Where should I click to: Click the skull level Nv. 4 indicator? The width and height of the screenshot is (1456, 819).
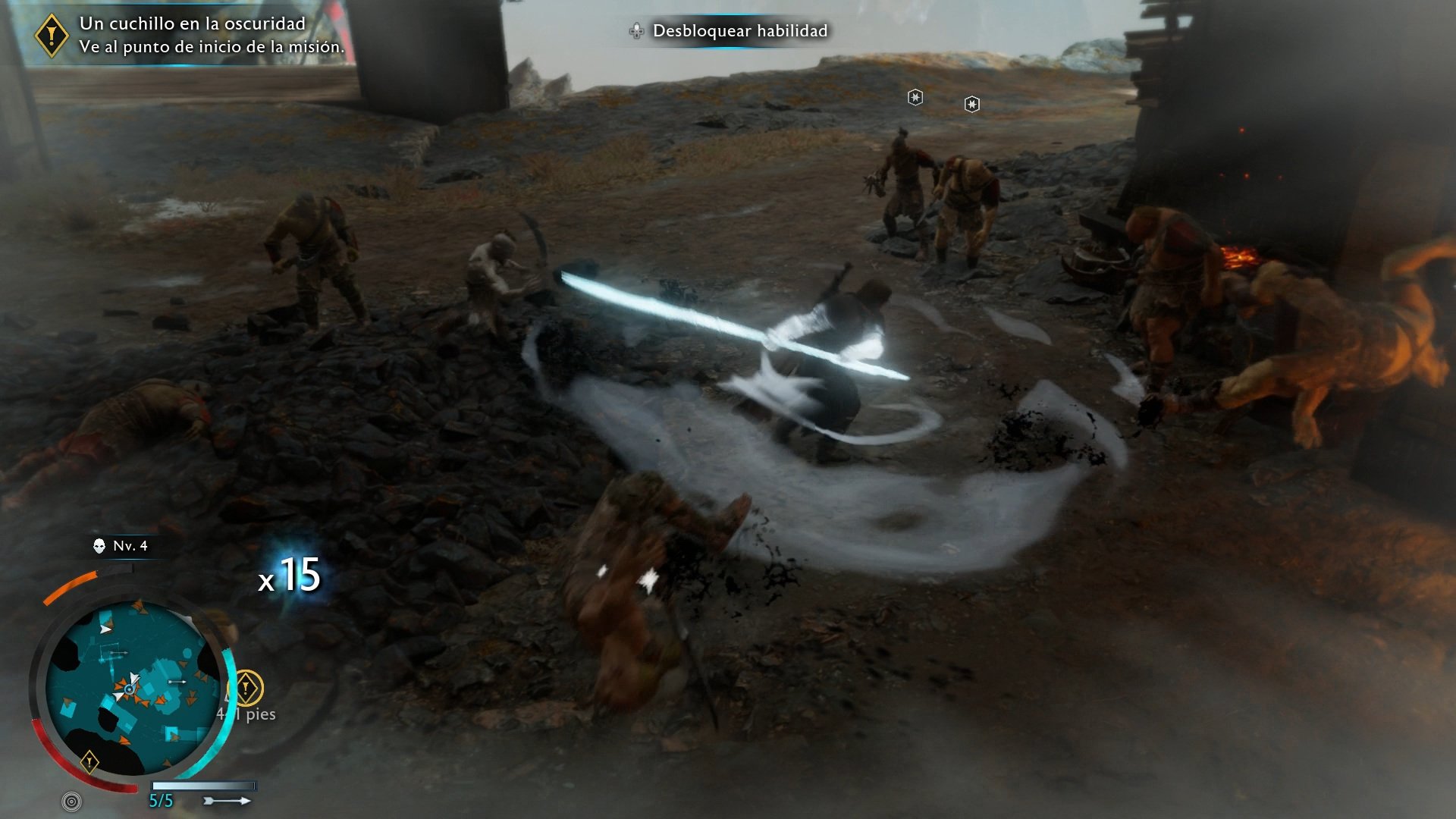pos(121,546)
